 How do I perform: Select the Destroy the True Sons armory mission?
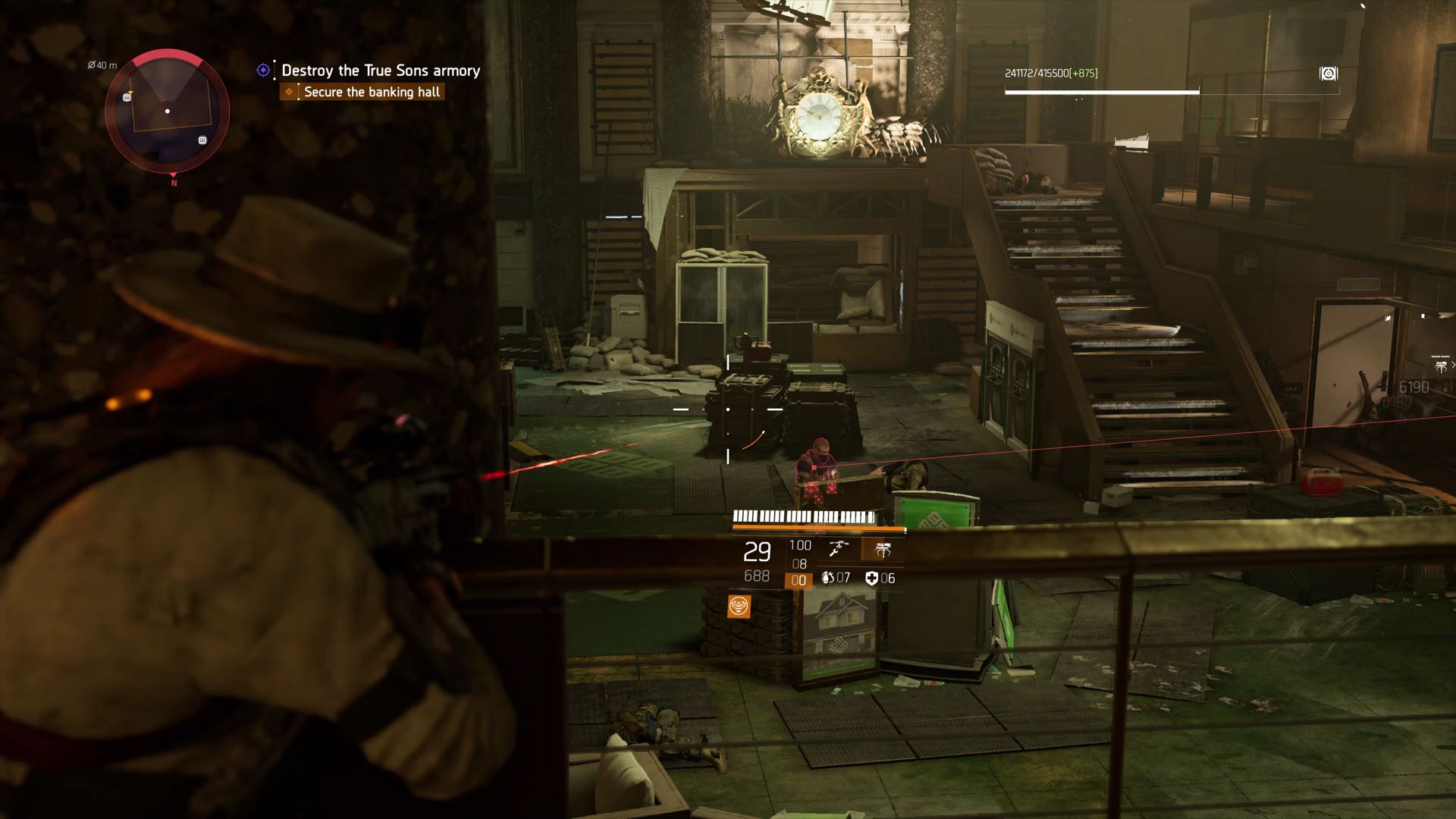point(380,71)
